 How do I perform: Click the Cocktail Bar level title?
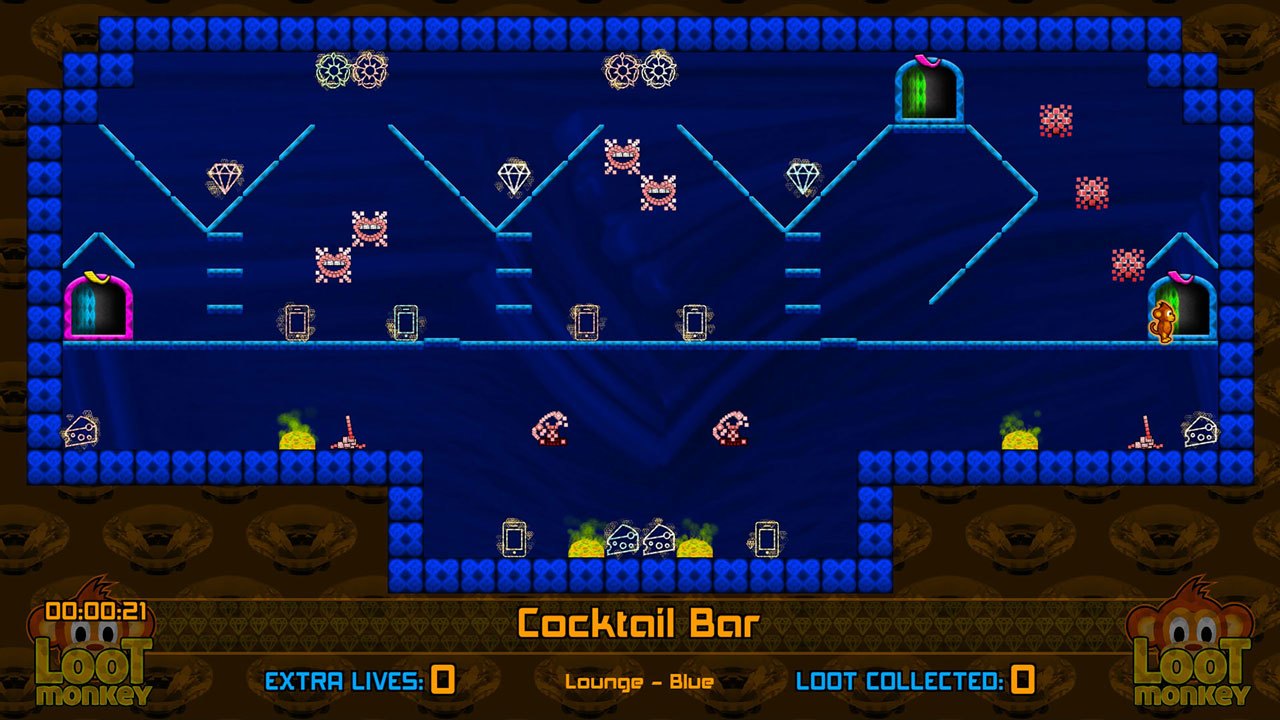point(639,621)
